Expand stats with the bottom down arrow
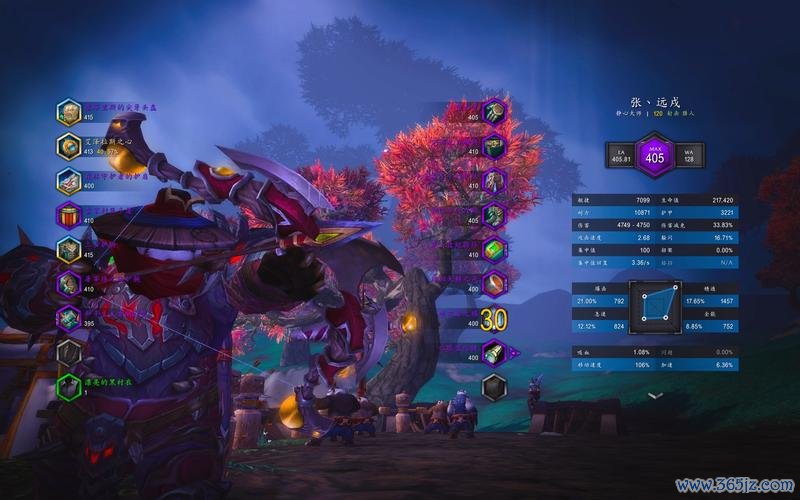 pos(655,396)
